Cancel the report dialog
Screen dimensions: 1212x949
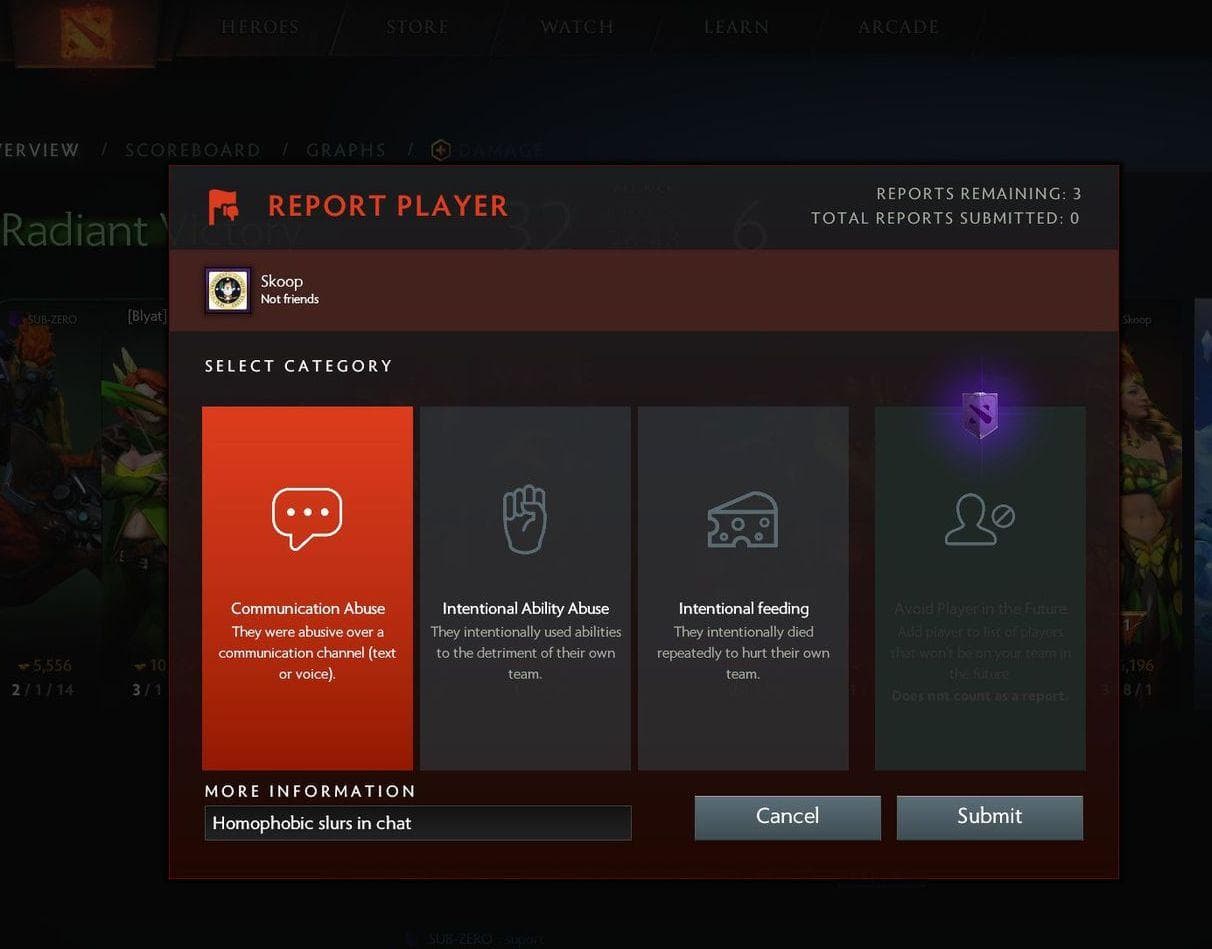pos(787,817)
